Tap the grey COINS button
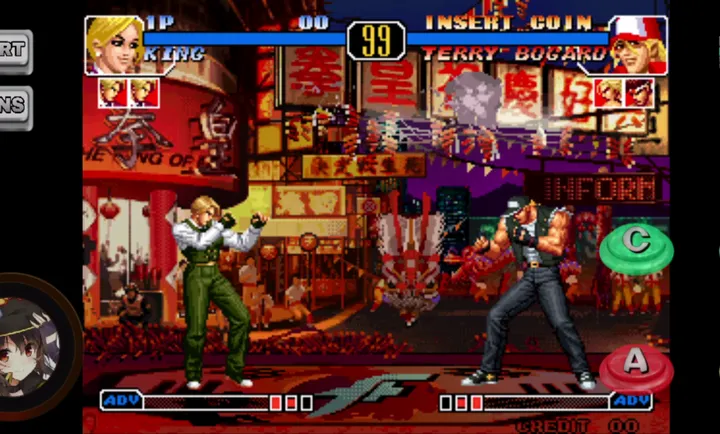 [x=14, y=107]
